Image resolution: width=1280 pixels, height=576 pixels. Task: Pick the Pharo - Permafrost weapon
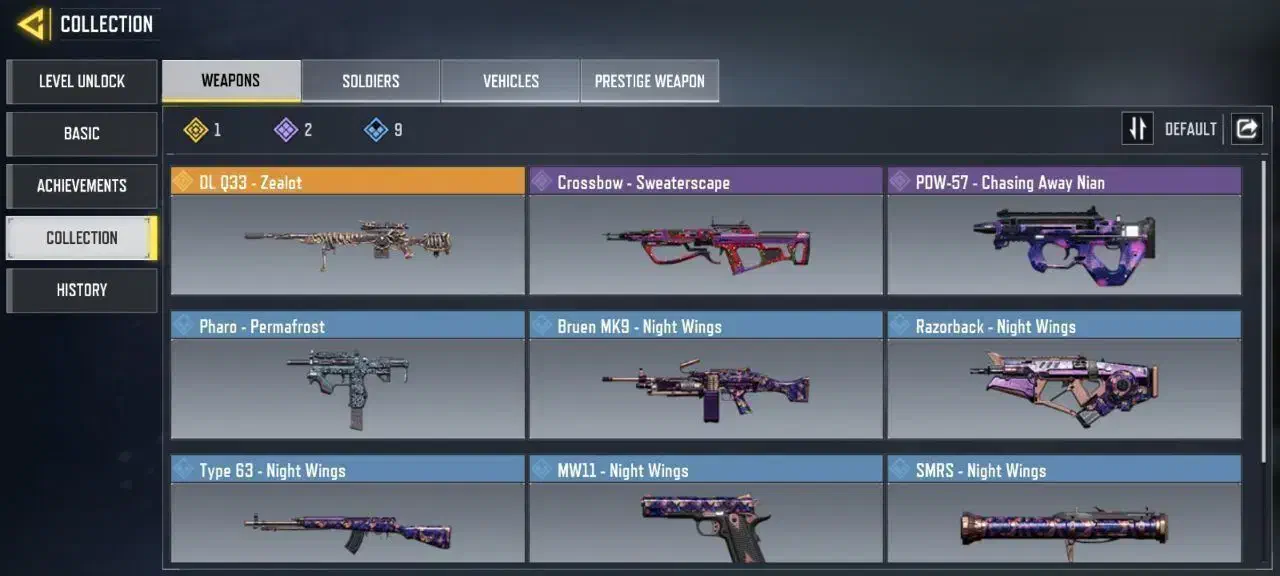coord(347,375)
